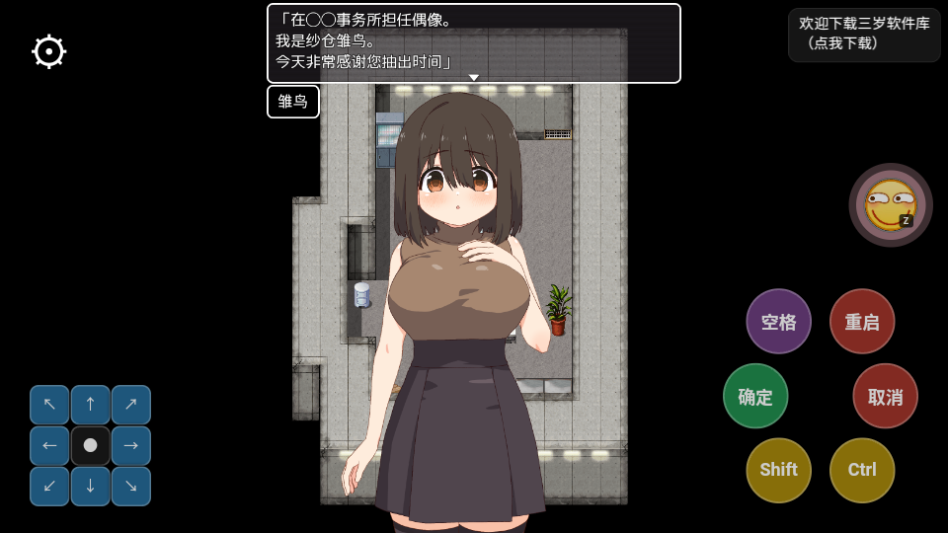This screenshot has width=948, height=533.
Task: Tap the round emoji face icon
Action: [890, 205]
